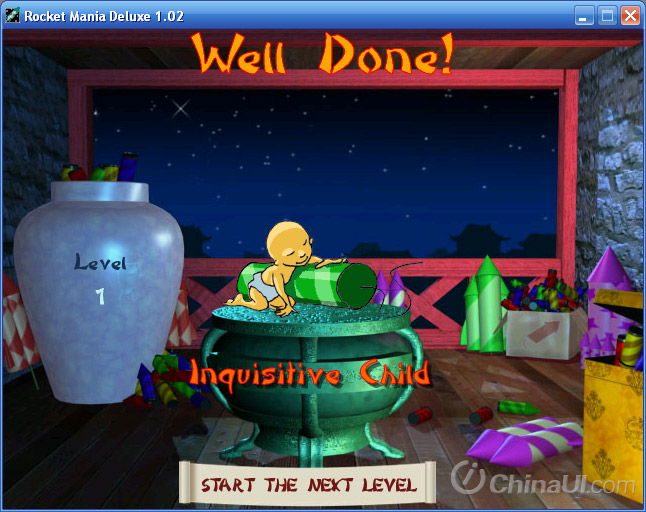Viewport: 646px width, 512px height.
Task: Minimize the game window
Action: tap(584, 15)
